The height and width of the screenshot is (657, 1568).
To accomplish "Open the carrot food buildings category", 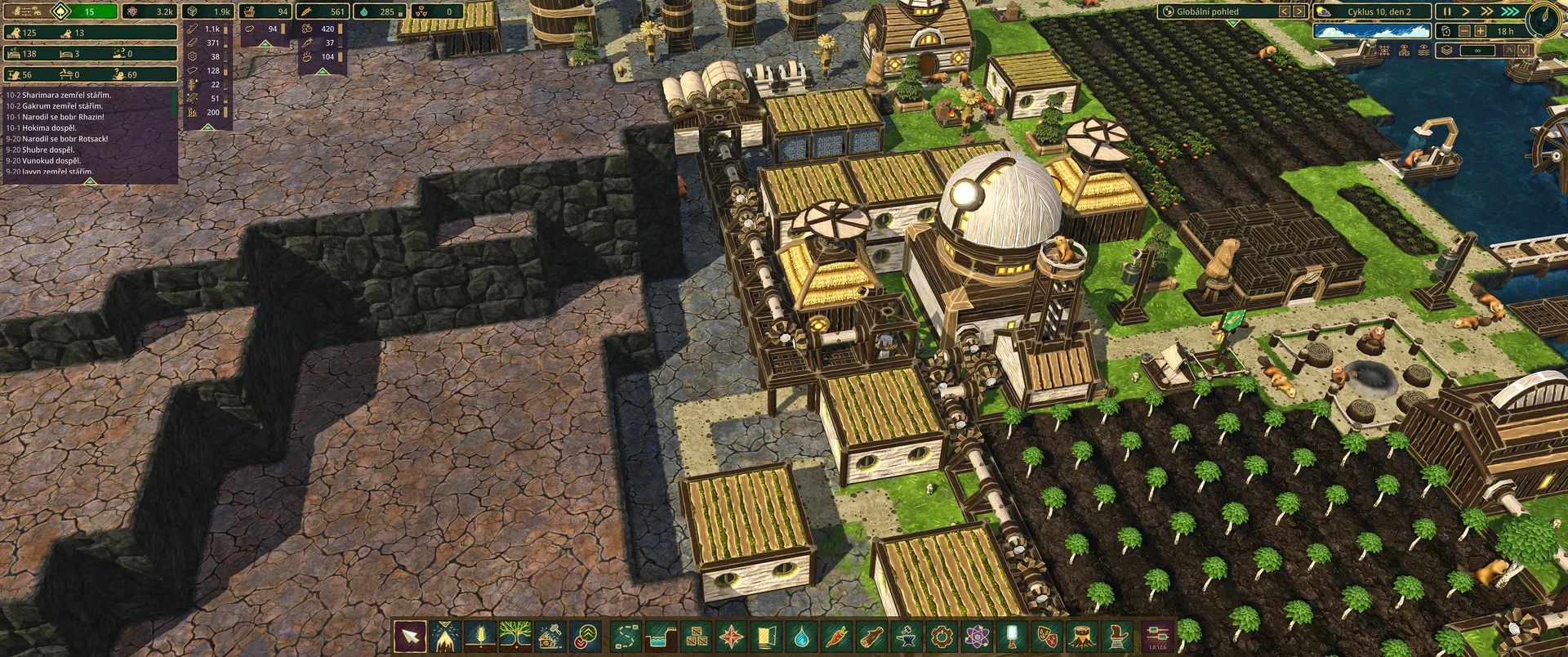I will pos(836,636).
